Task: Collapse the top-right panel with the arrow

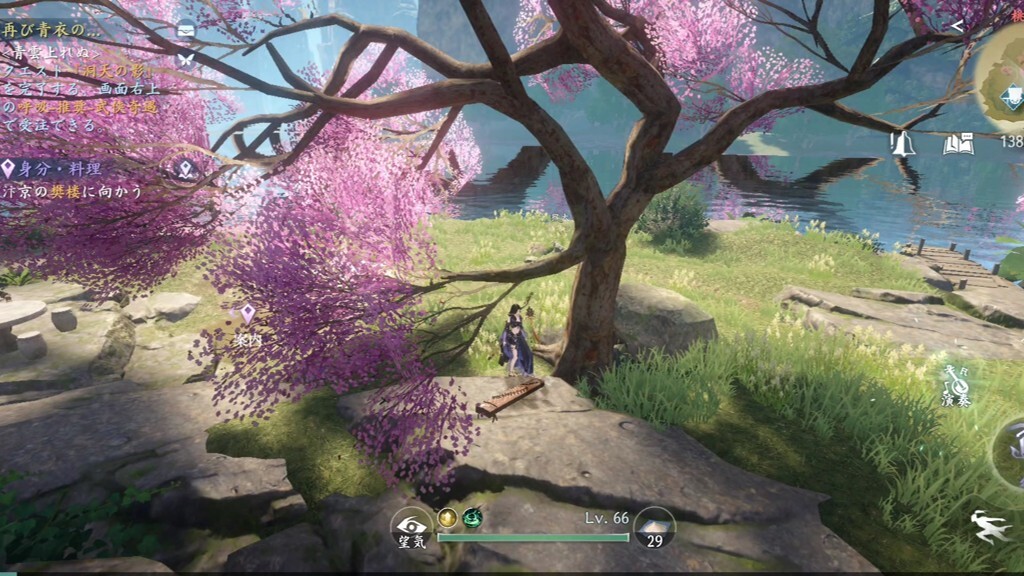Action: [x=957, y=27]
